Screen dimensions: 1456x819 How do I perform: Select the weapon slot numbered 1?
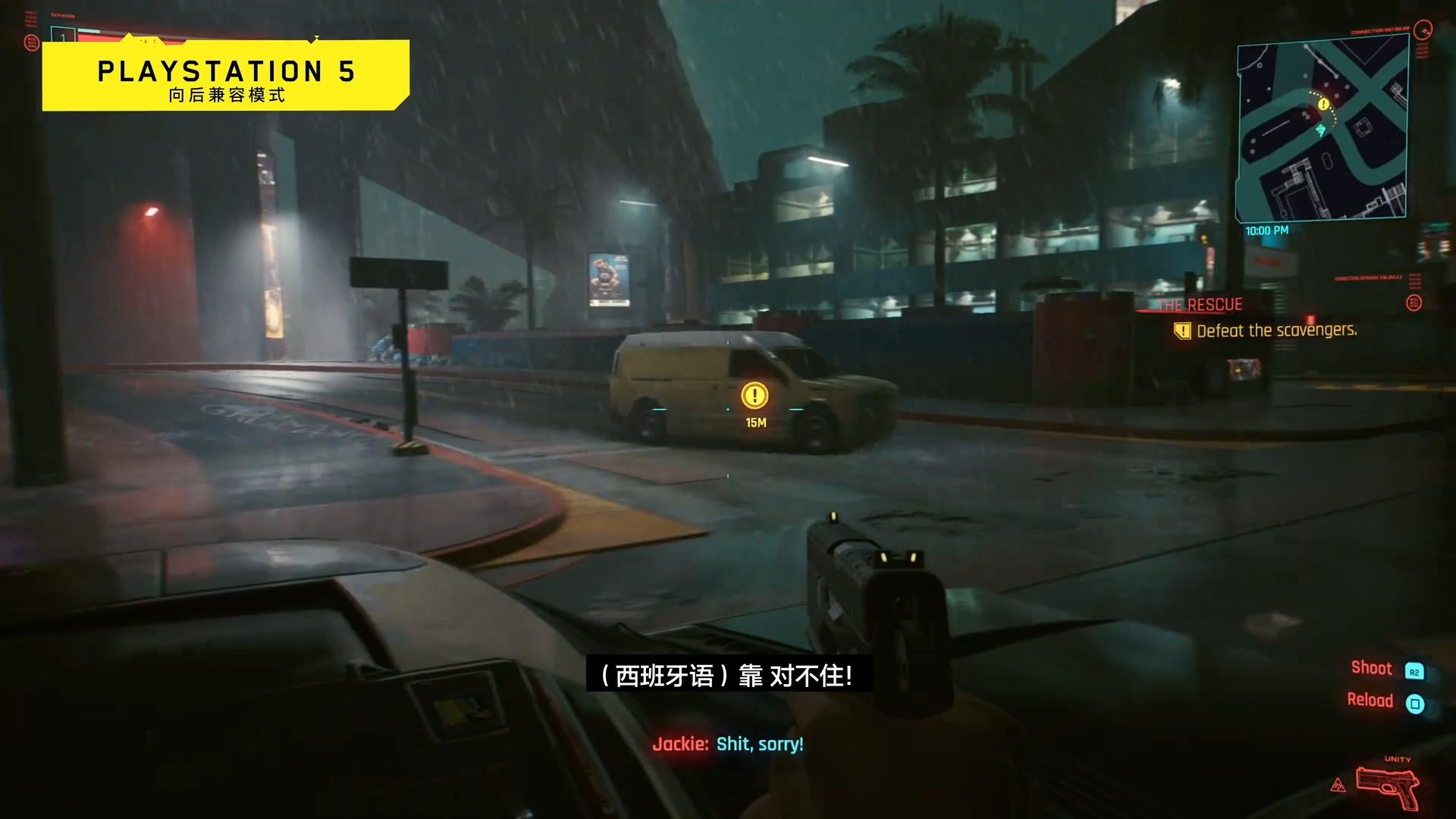(63, 36)
